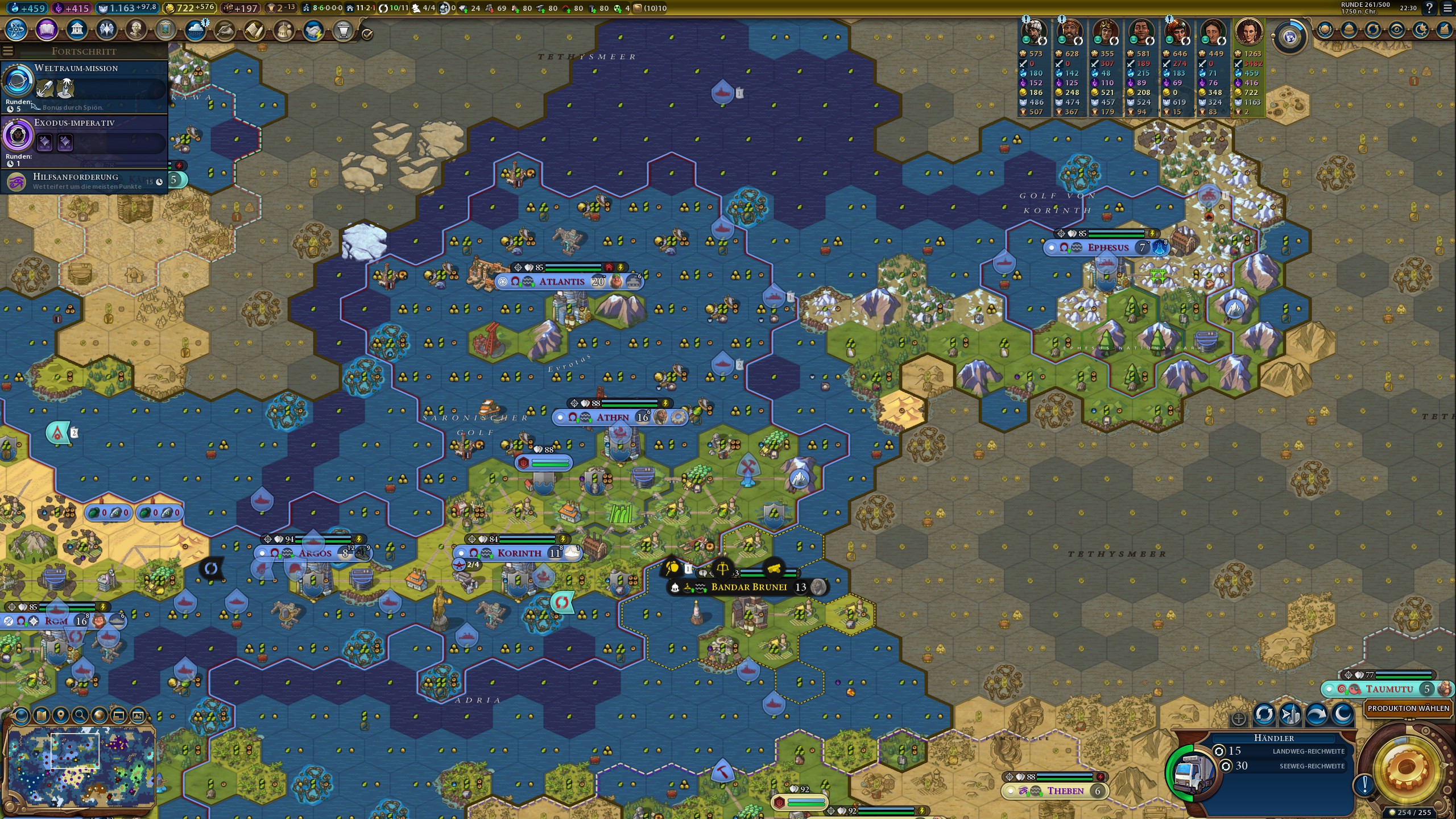Open the Great People bust icon
The image size is (1456, 819).
point(135,30)
